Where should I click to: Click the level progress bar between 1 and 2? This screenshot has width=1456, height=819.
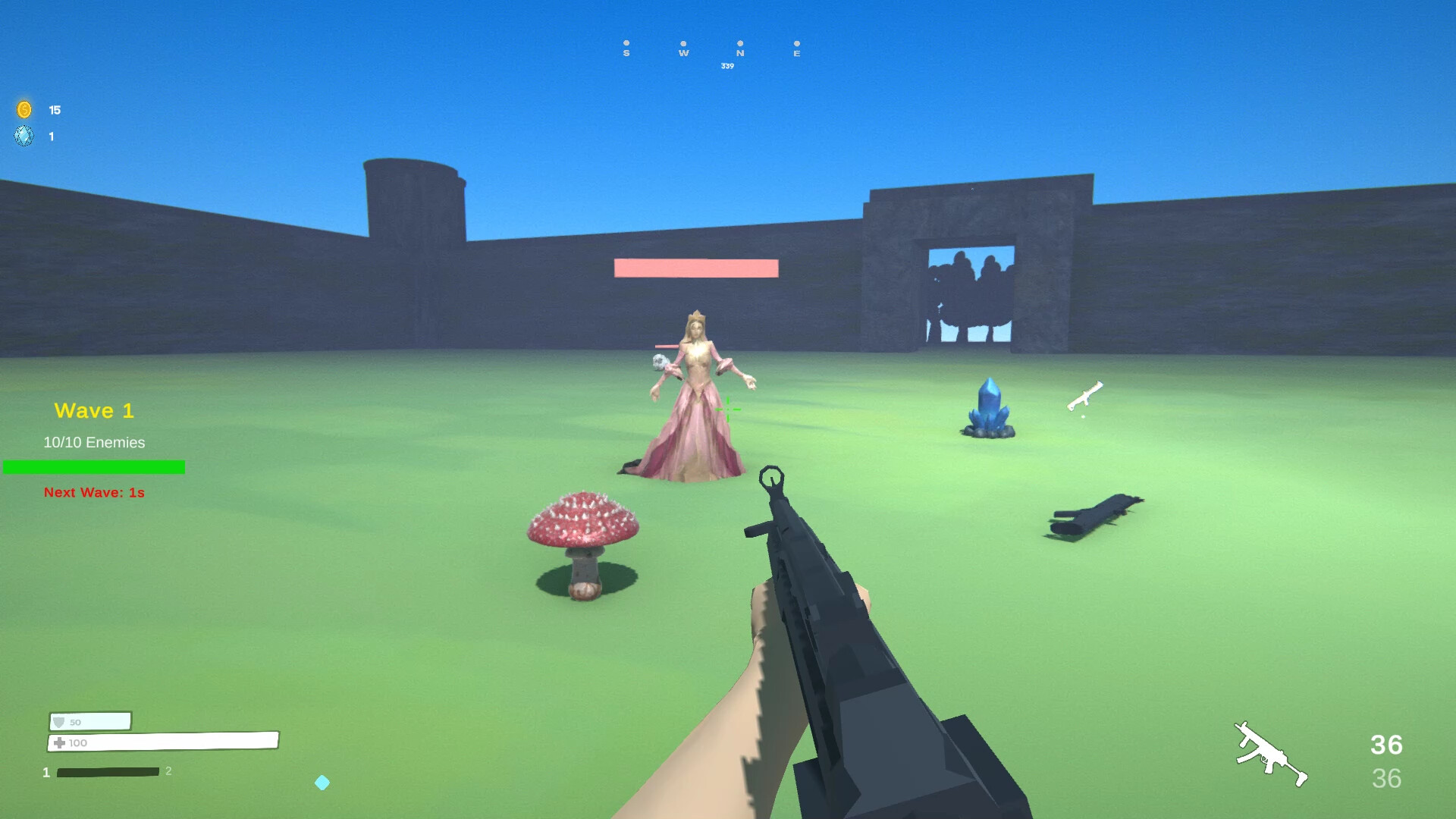pyautogui.click(x=106, y=771)
